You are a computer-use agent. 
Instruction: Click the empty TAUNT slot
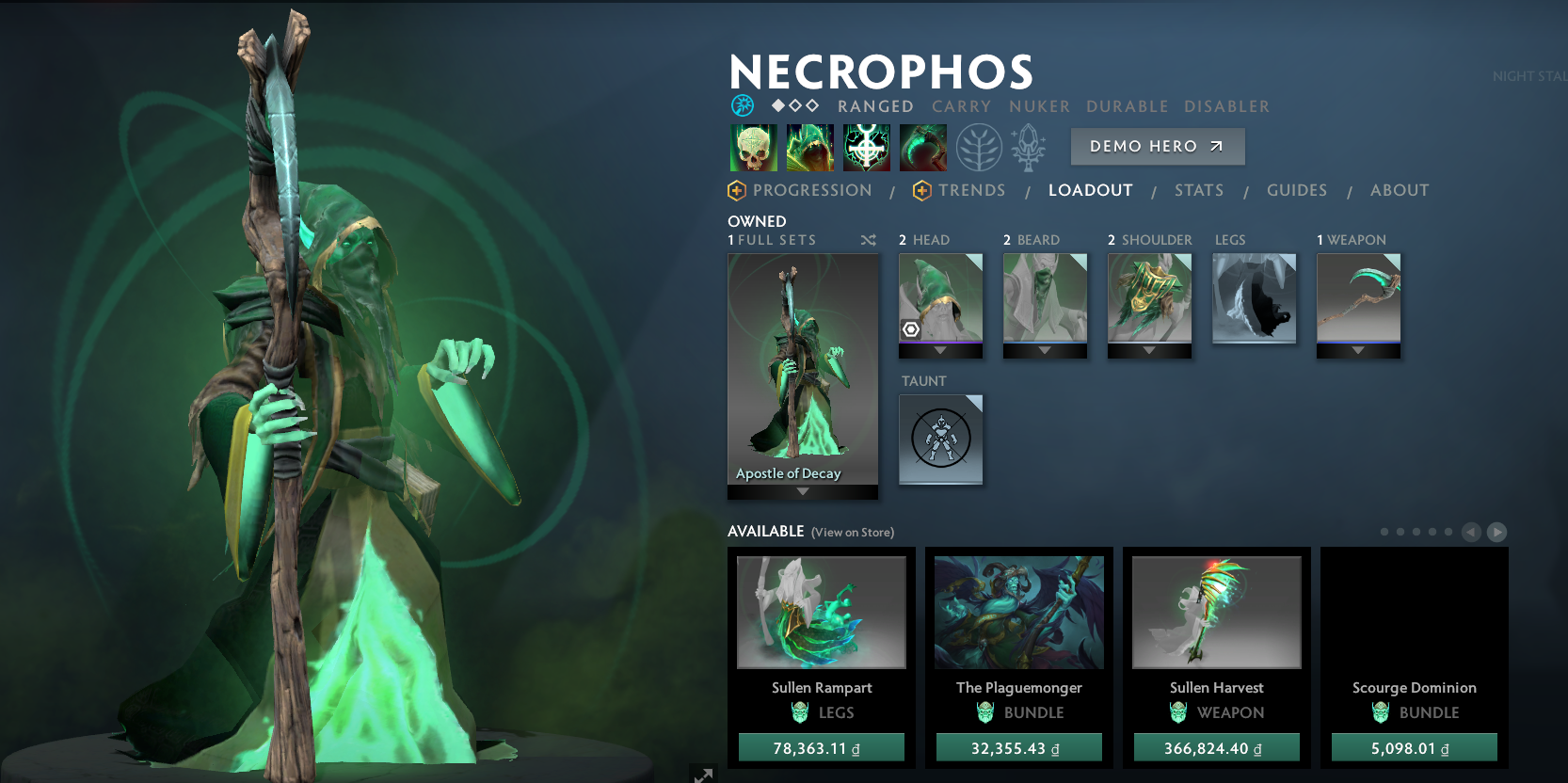pos(940,439)
